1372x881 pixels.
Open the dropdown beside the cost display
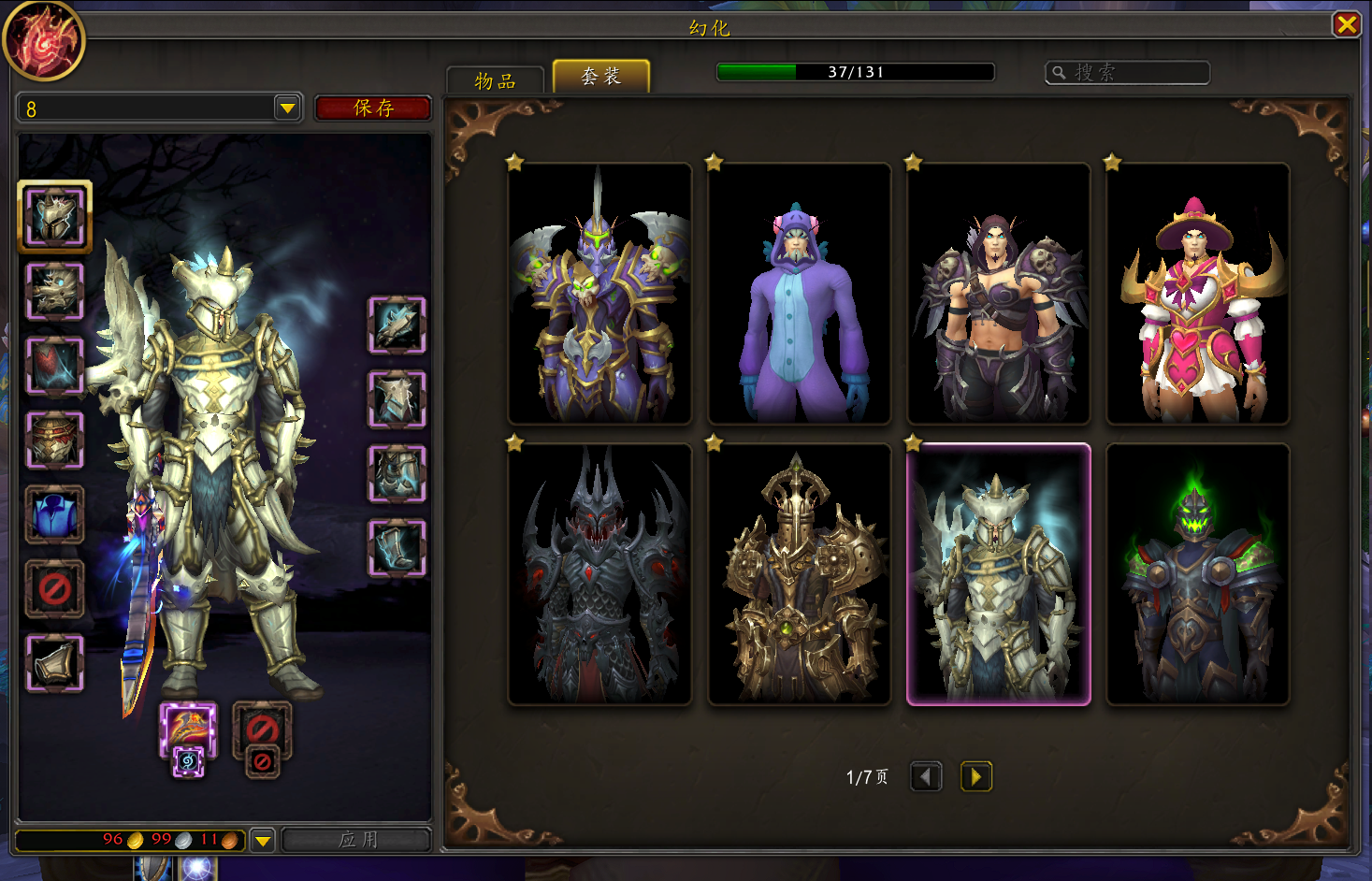click(x=264, y=840)
